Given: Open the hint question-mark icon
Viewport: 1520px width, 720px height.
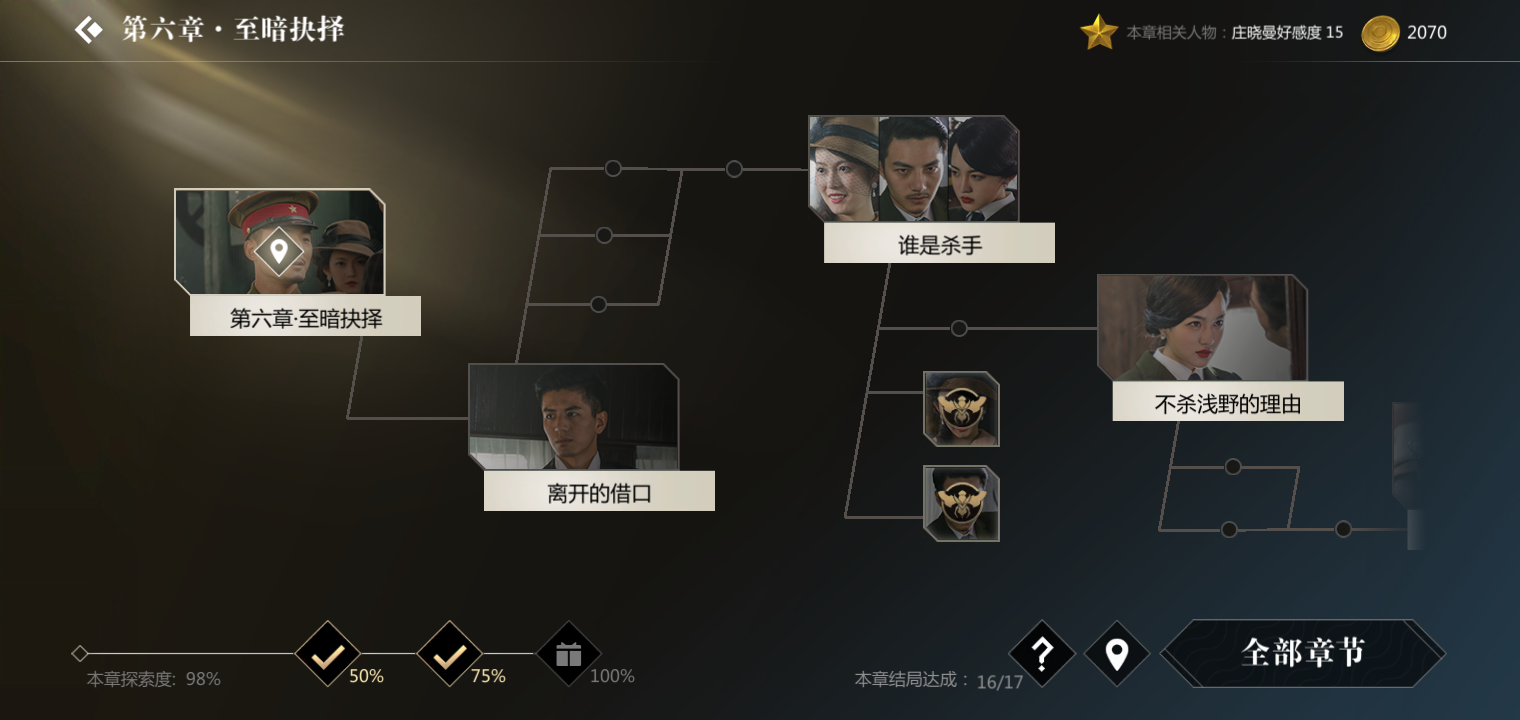Looking at the screenshot, I should click(1042, 655).
